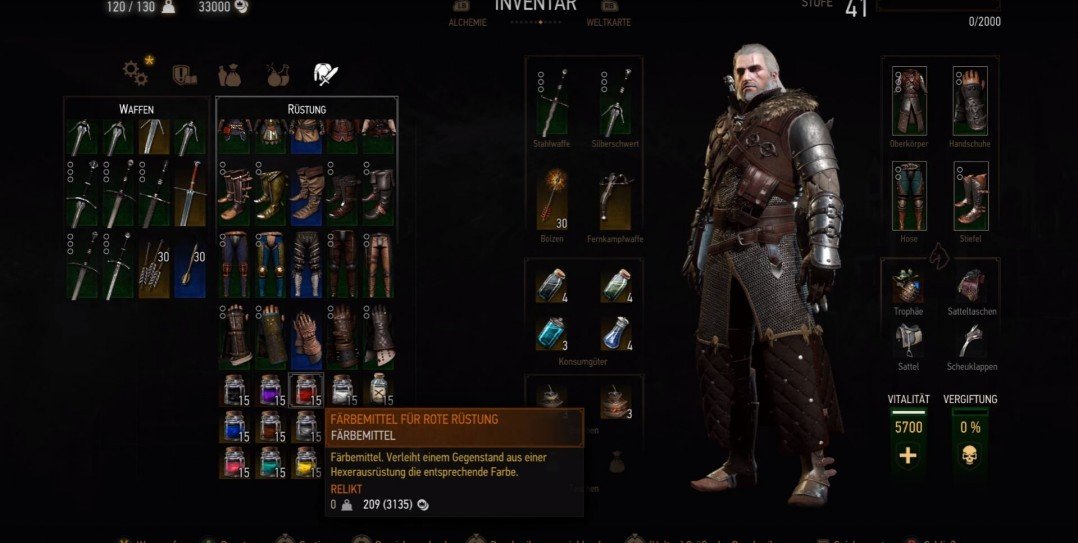Select the Fernkampfwaffe crossbow slot
Screen dimensions: 1078x543
point(615,200)
